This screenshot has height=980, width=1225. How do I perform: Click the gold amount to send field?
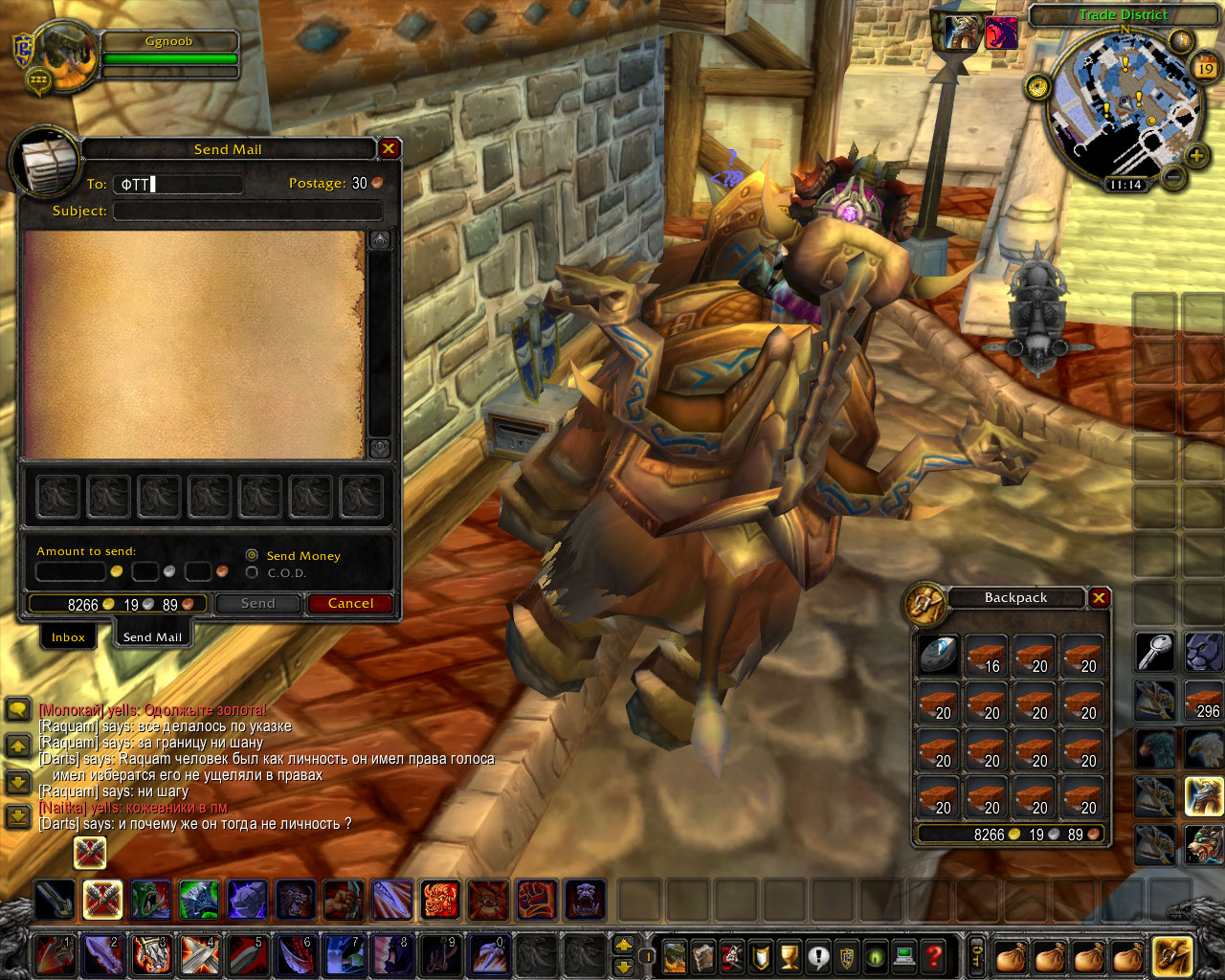tap(71, 572)
